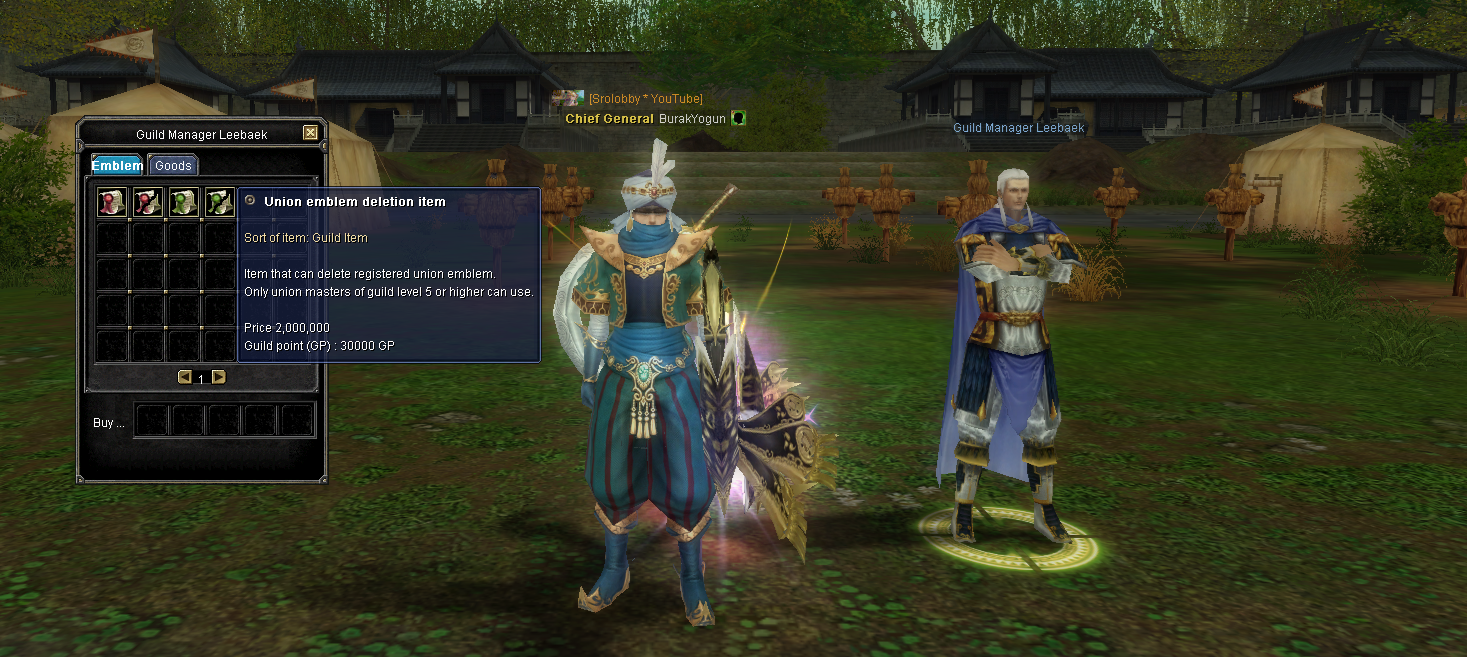Viewport: 1467px width, 657px height.
Task: Advance to the next shop page arrow
Action: point(218,377)
